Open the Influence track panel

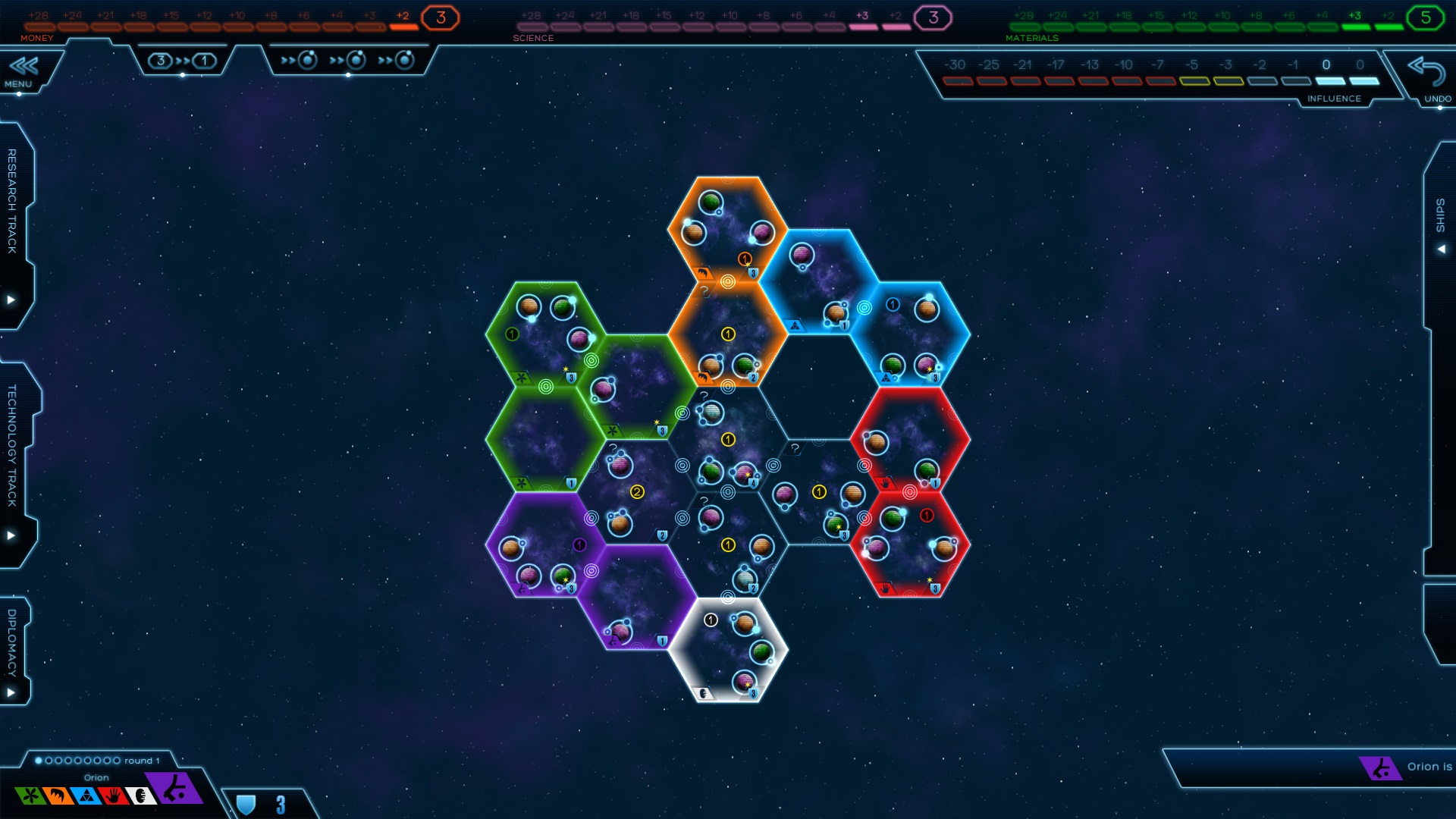[x=1159, y=76]
